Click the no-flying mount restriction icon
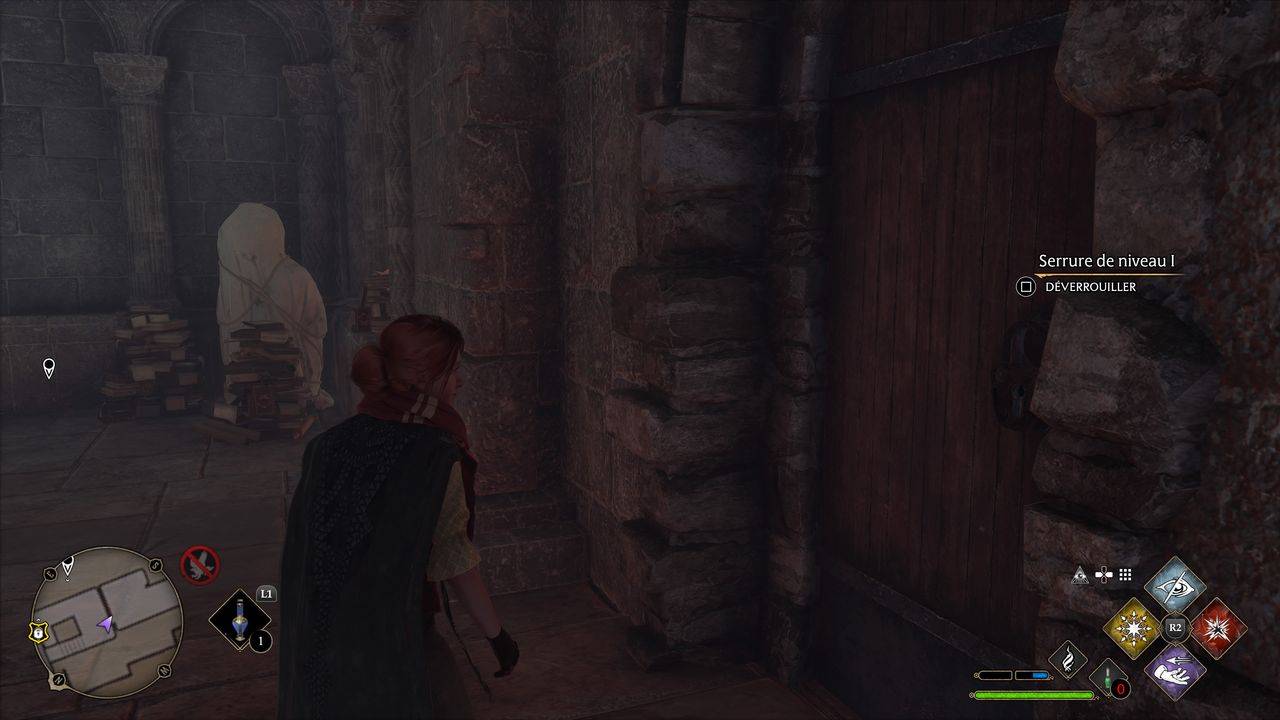The image size is (1280, 720). (x=199, y=563)
